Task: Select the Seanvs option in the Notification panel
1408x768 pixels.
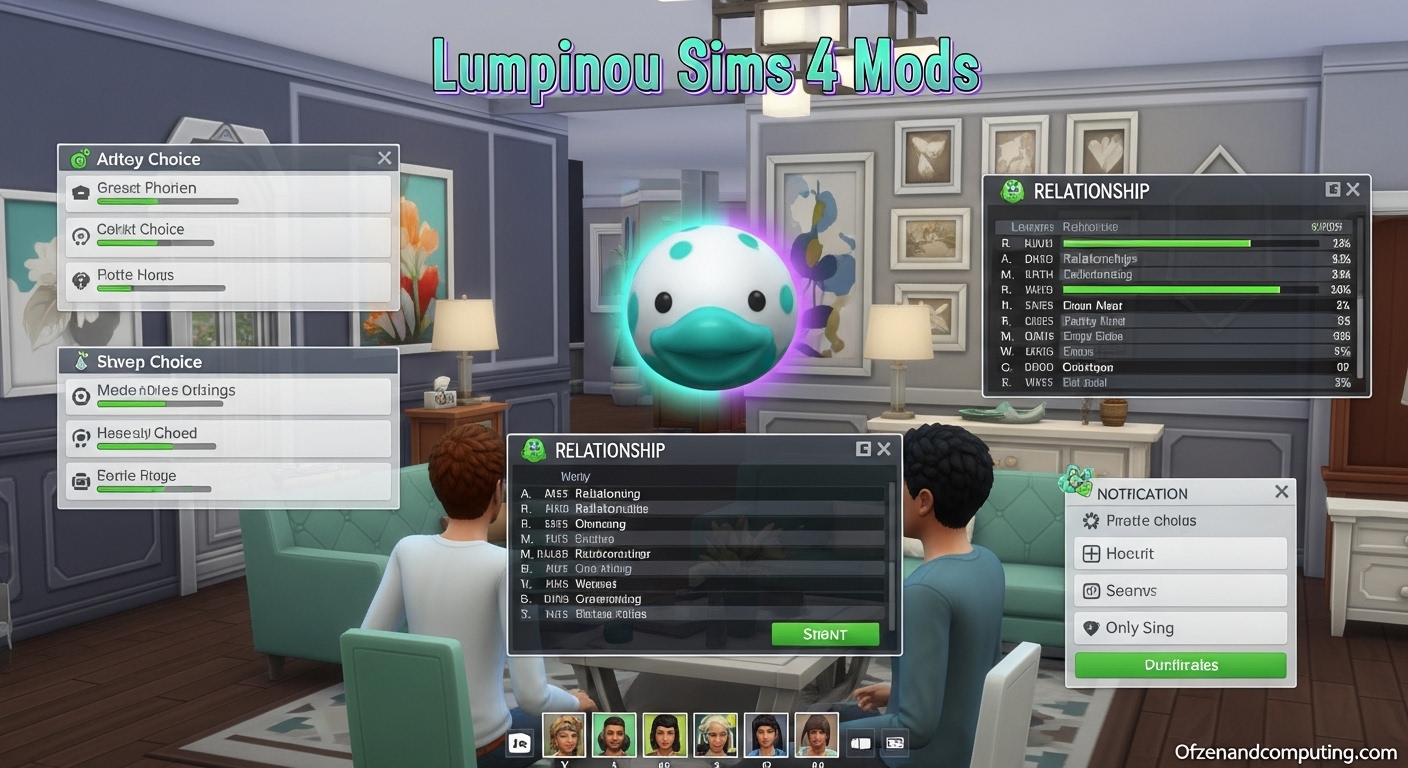Action: pos(1180,590)
